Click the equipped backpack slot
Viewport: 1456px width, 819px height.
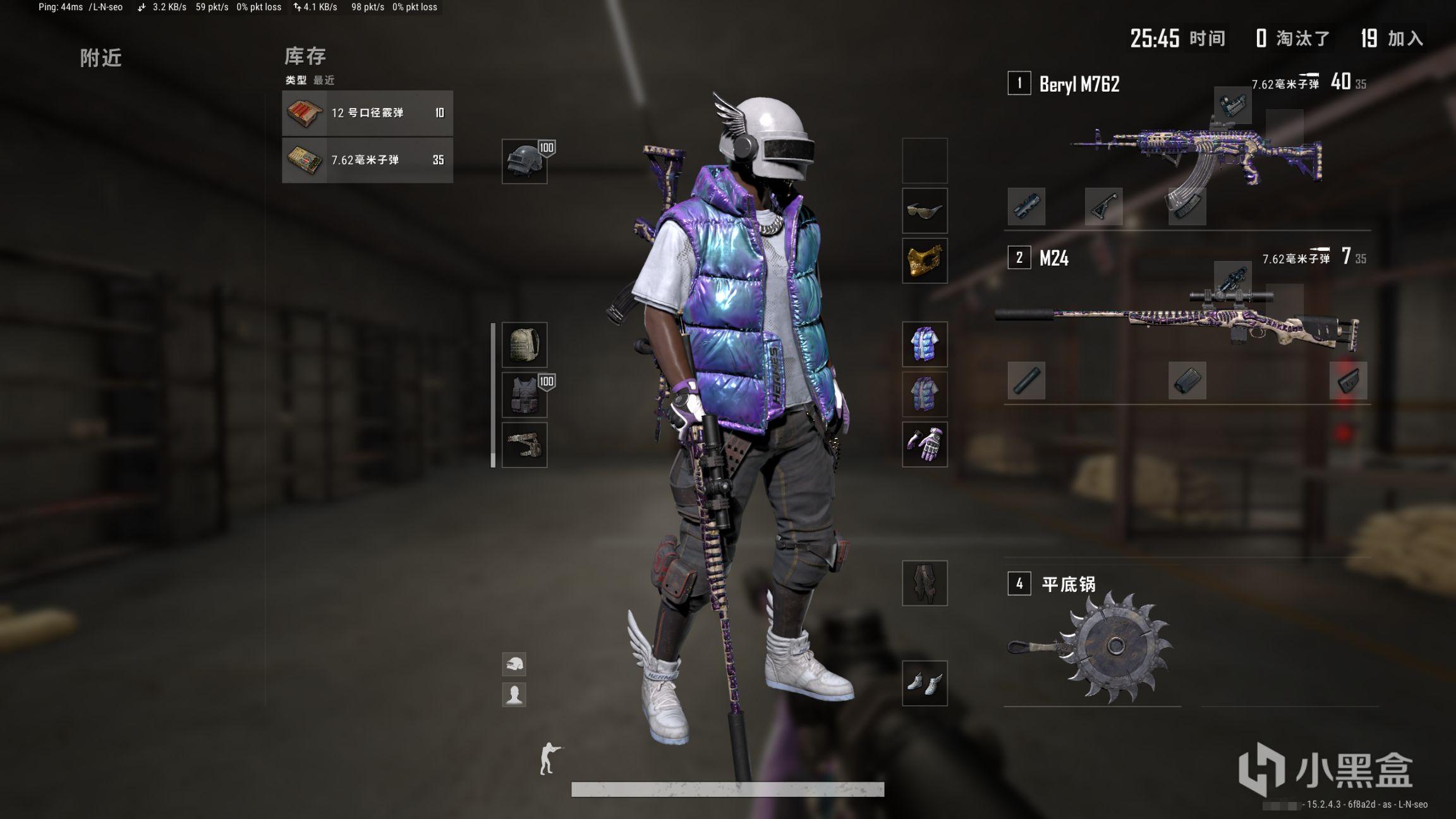525,345
